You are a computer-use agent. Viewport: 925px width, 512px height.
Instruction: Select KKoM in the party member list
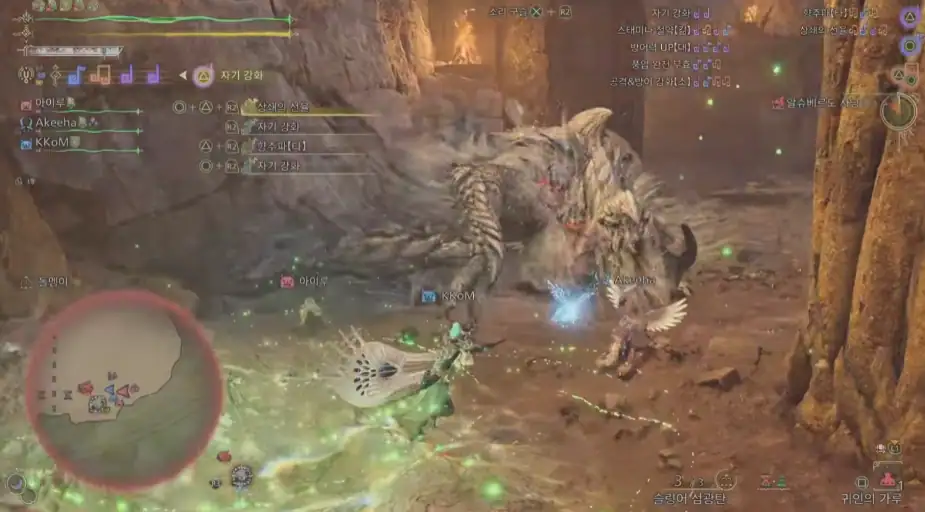tap(52, 143)
